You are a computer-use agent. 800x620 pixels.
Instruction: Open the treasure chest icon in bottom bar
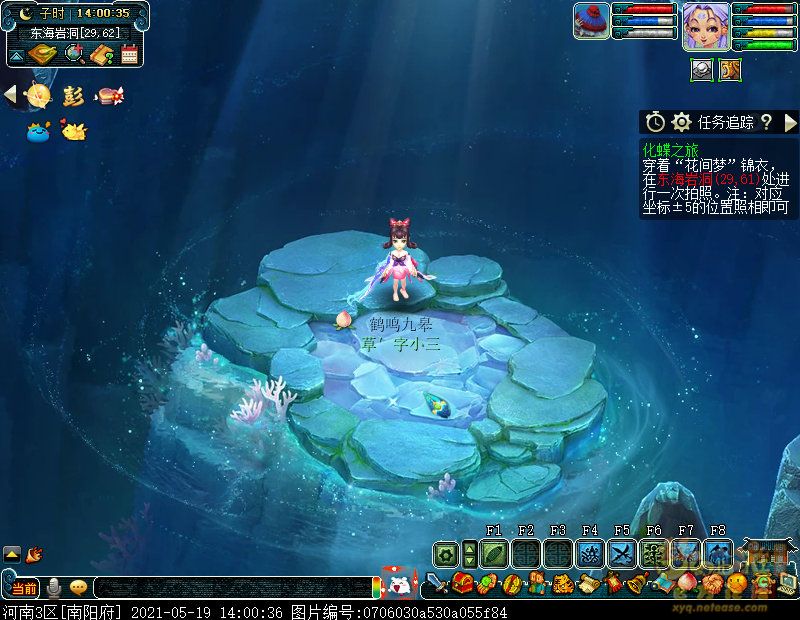pyautogui.click(x=462, y=583)
